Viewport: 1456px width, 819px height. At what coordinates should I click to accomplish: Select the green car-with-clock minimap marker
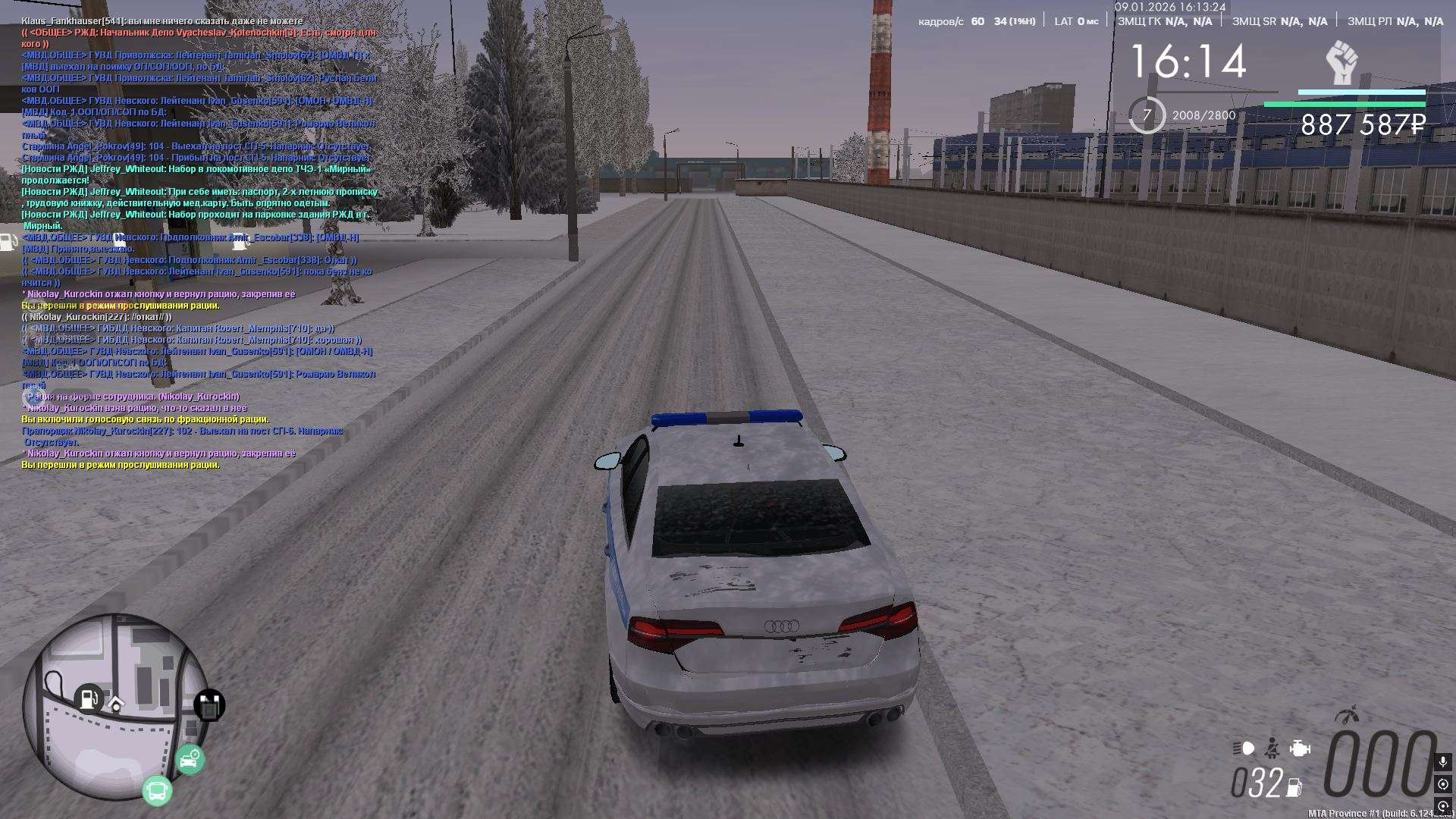190,759
